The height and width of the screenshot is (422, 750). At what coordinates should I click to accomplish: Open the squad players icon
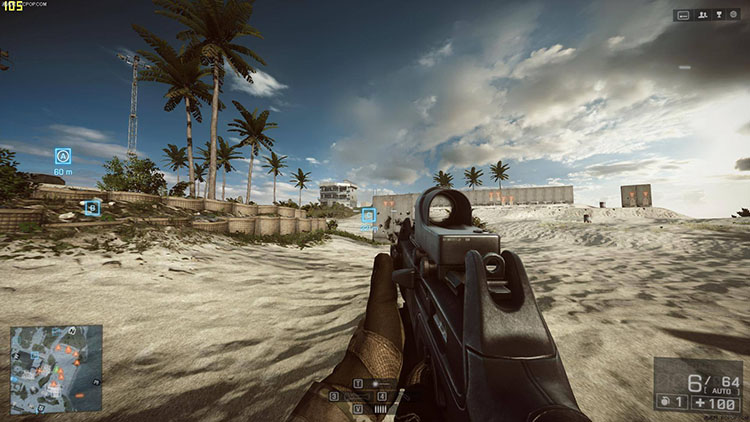click(x=702, y=15)
